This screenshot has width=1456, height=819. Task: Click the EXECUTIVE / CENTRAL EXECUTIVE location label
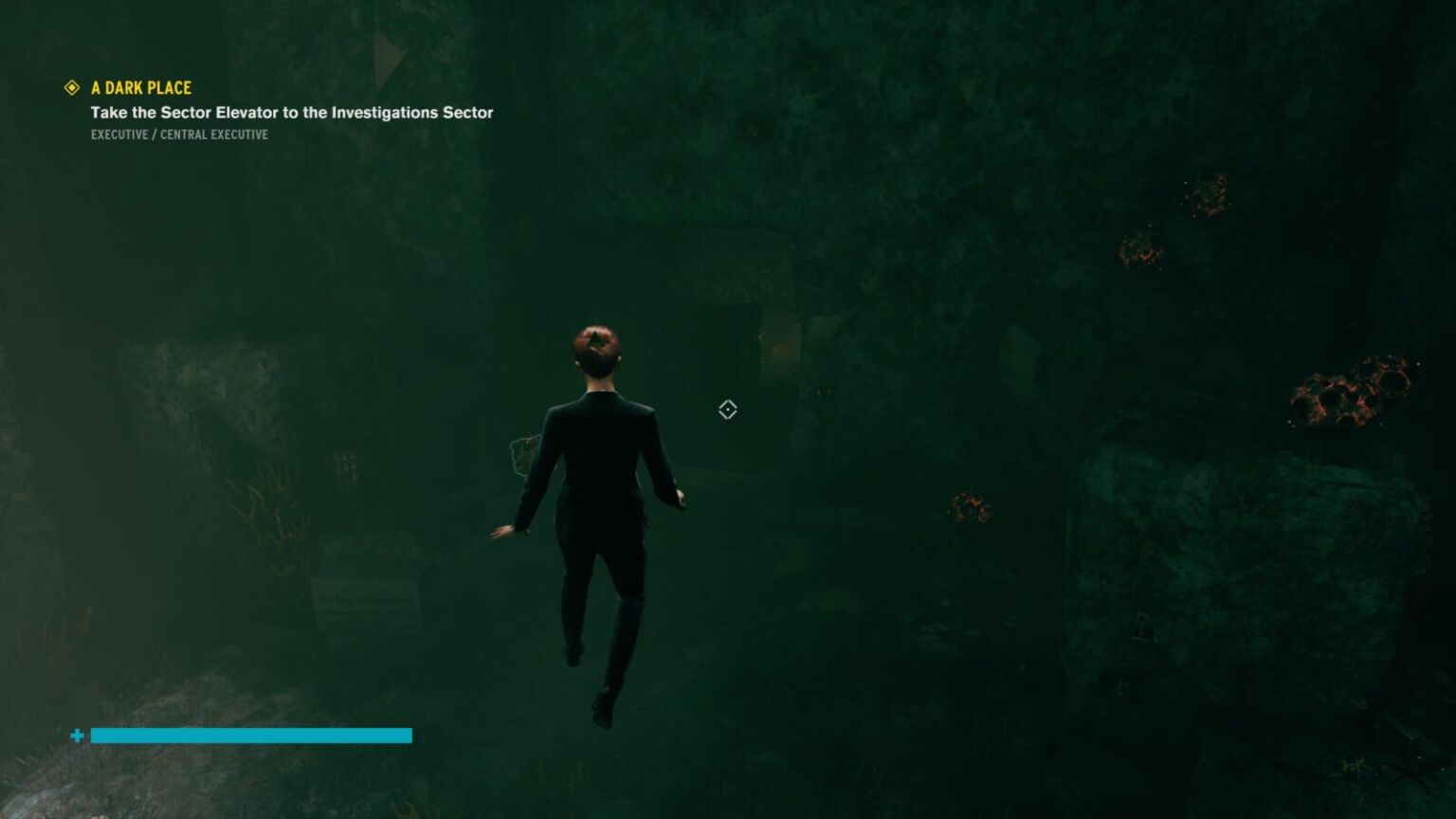179,135
